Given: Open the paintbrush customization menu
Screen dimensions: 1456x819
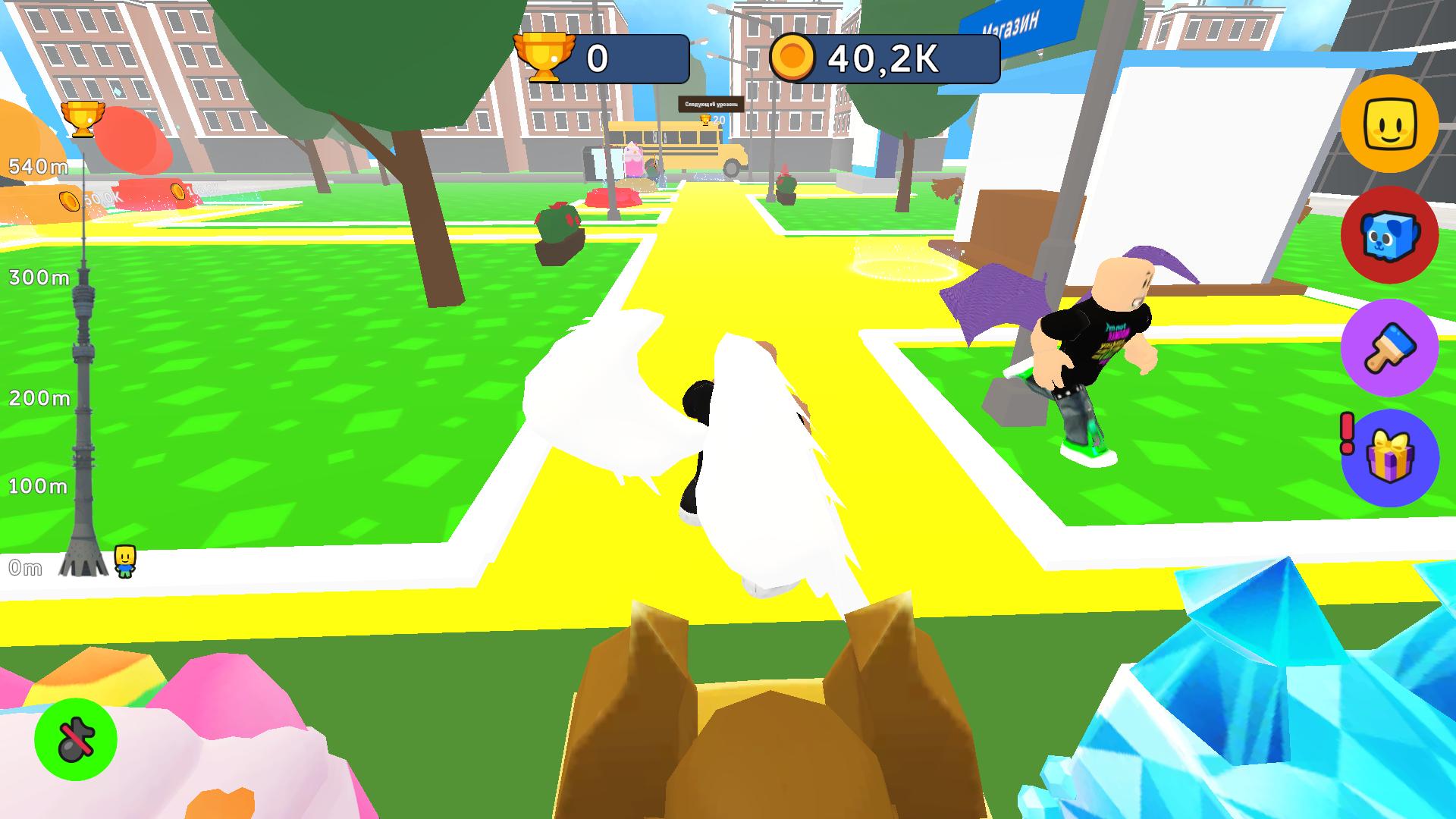Looking at the screenshot, I should point(1390,347).
